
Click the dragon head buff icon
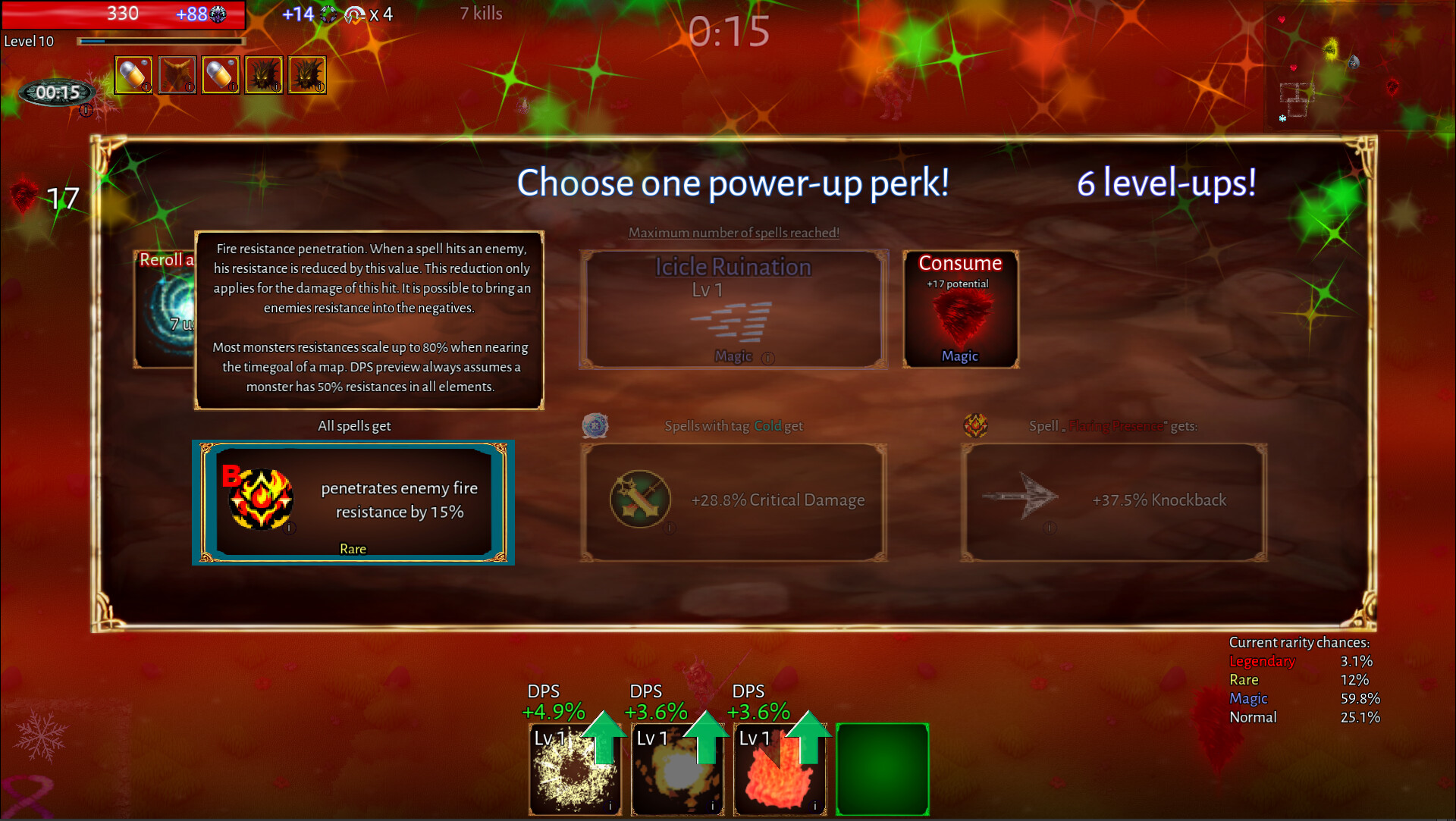click(264, 74)
